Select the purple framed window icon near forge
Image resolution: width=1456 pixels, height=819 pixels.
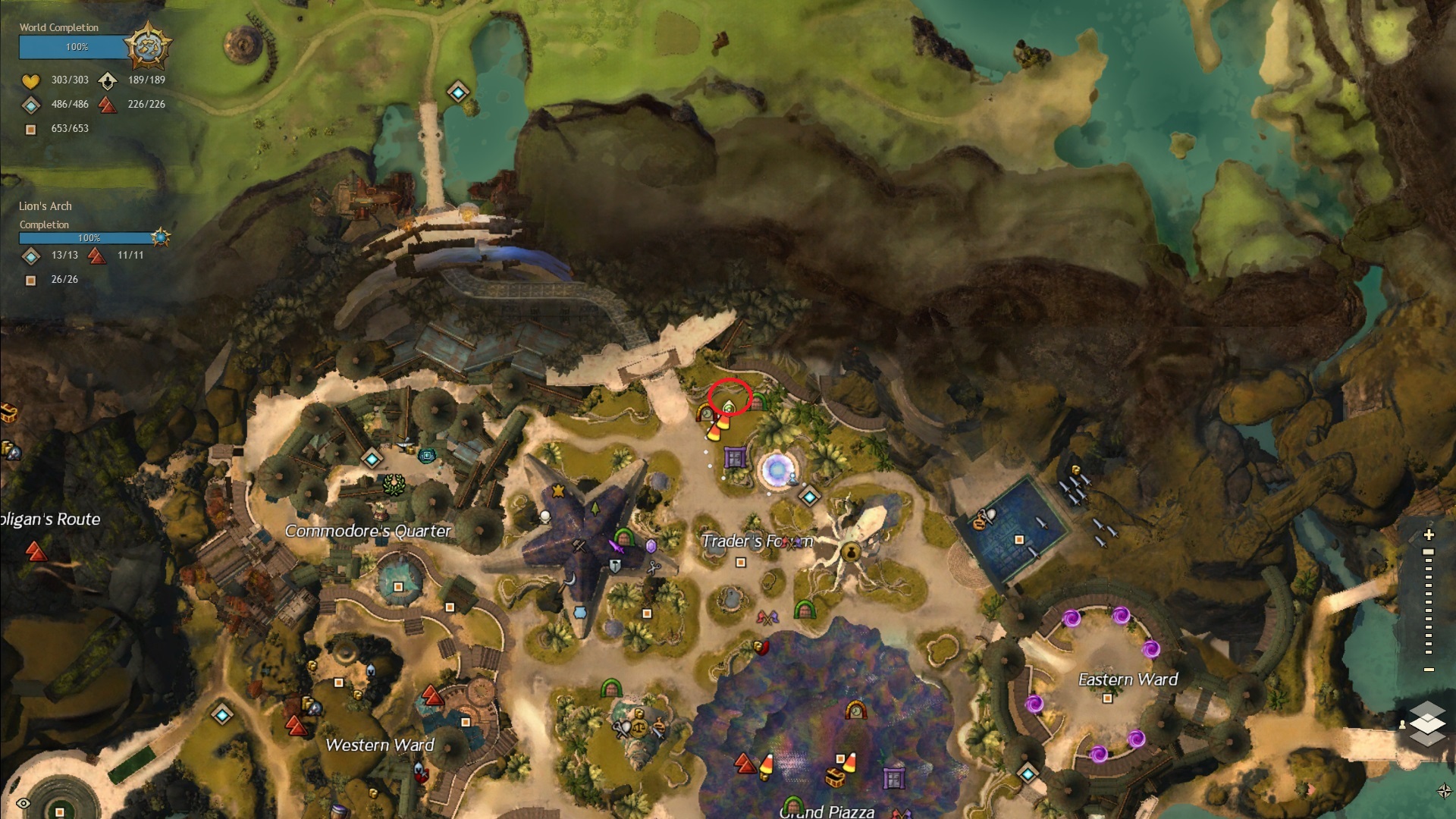[x=734, y=457]
